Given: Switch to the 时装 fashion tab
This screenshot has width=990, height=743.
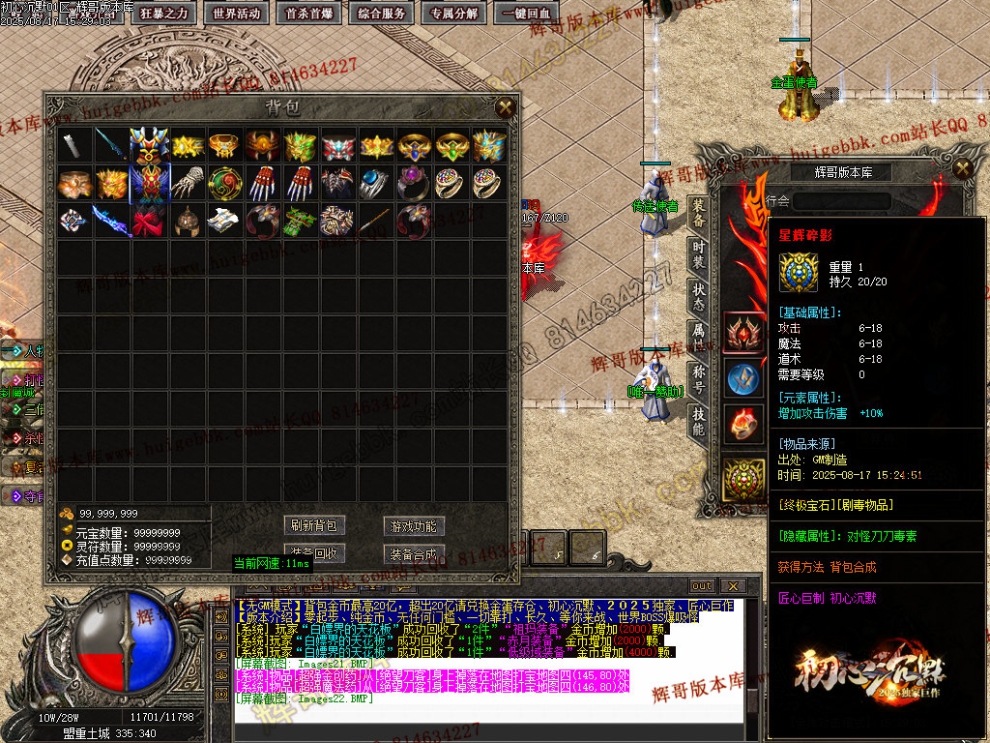Looking at the screenshot, I should tap(699, 253).
